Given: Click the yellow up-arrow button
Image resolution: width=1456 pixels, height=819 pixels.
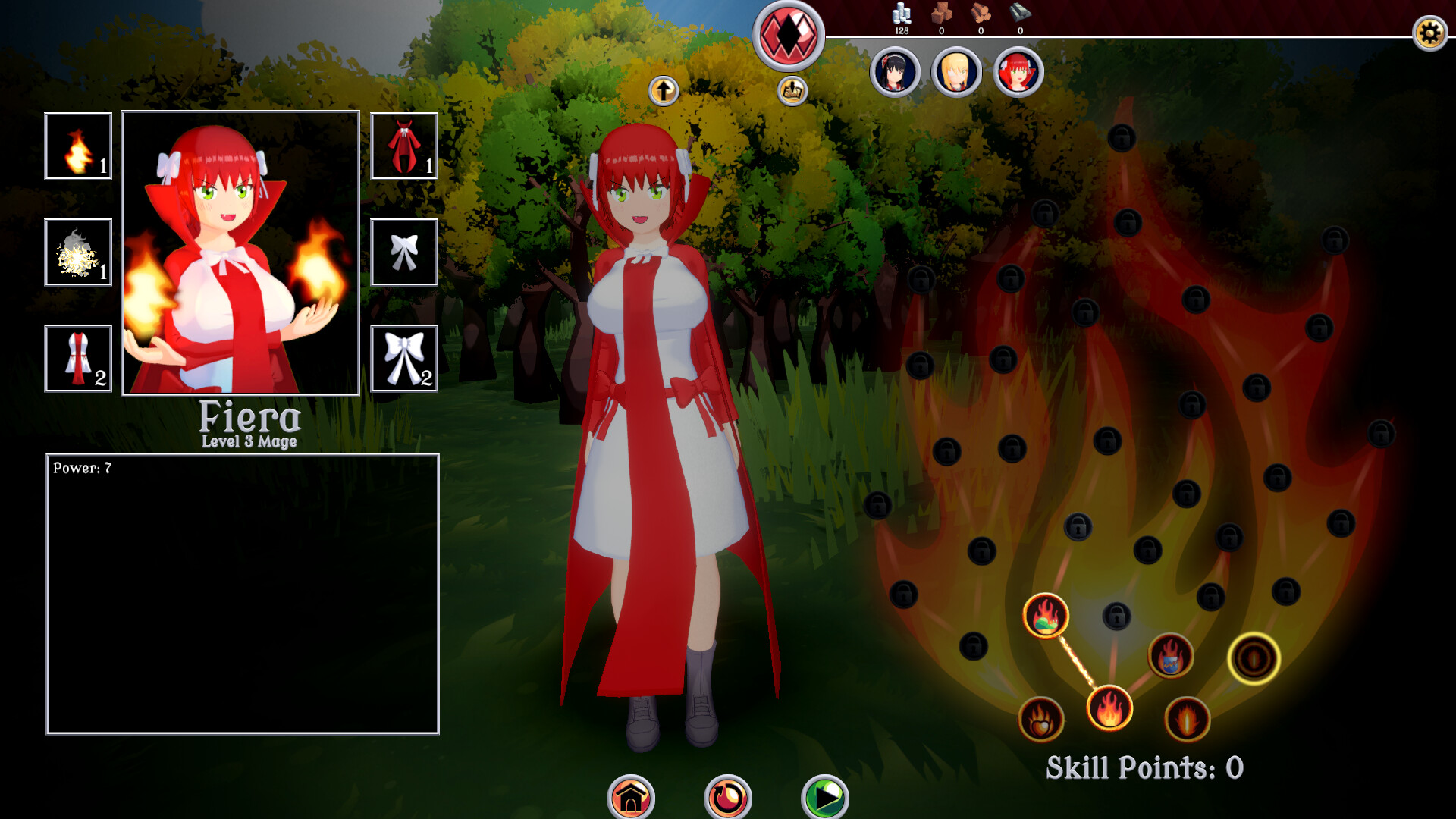Looking at the screenshot, I should click(x=664, y=91).
